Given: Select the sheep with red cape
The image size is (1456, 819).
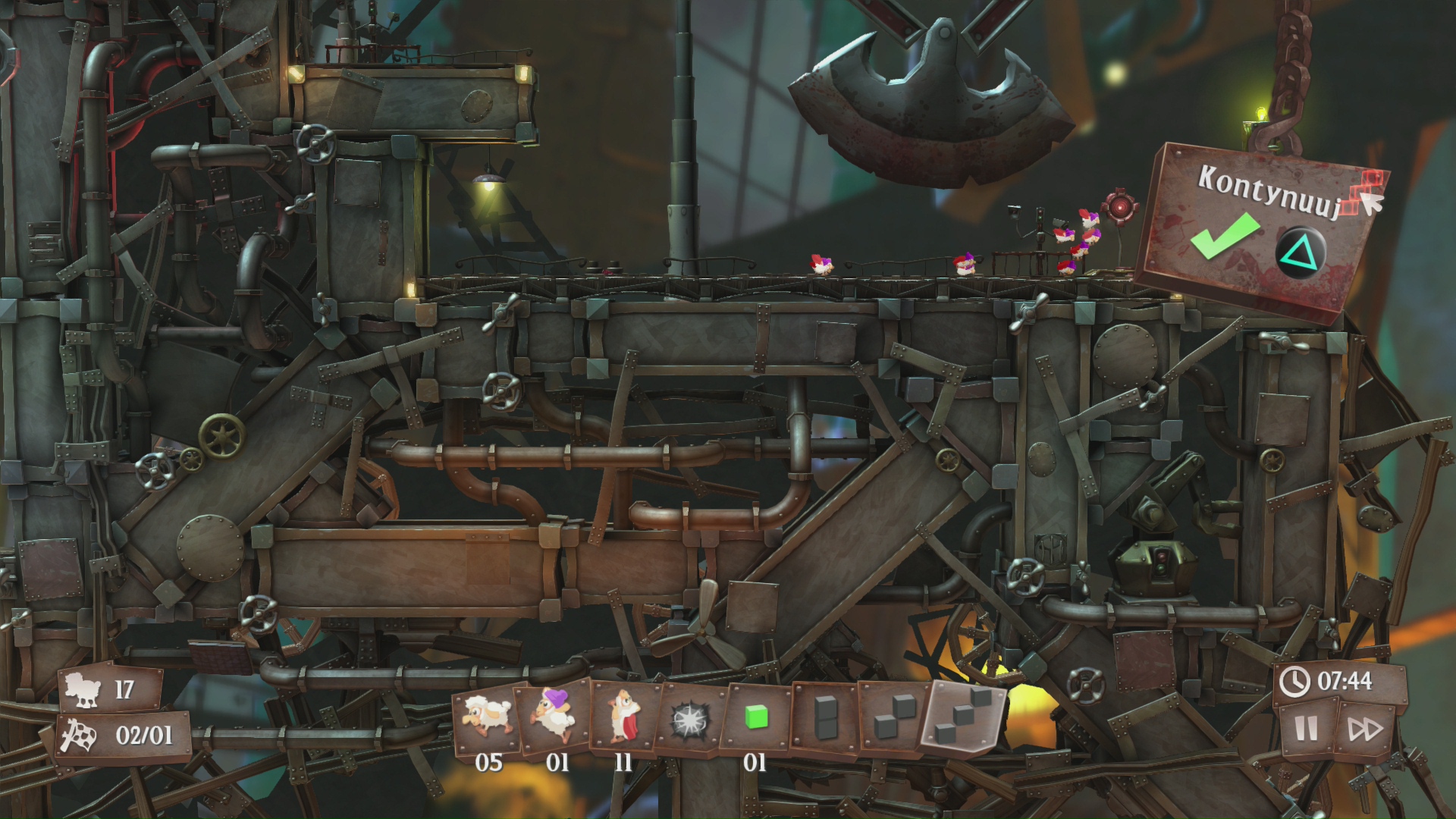Looking at the screenshot, I should click(x=624, y=715).
